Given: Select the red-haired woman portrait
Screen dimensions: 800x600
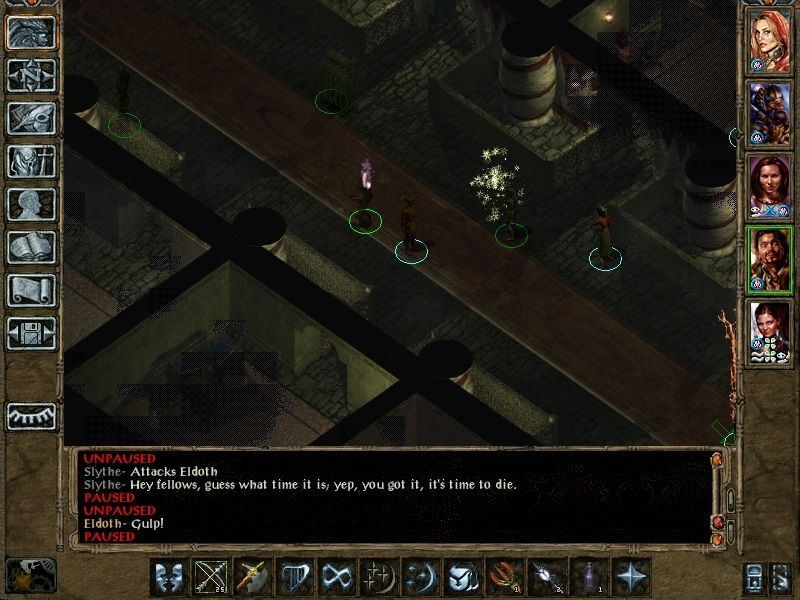Looking at the screenshot, I should point(770,41).
